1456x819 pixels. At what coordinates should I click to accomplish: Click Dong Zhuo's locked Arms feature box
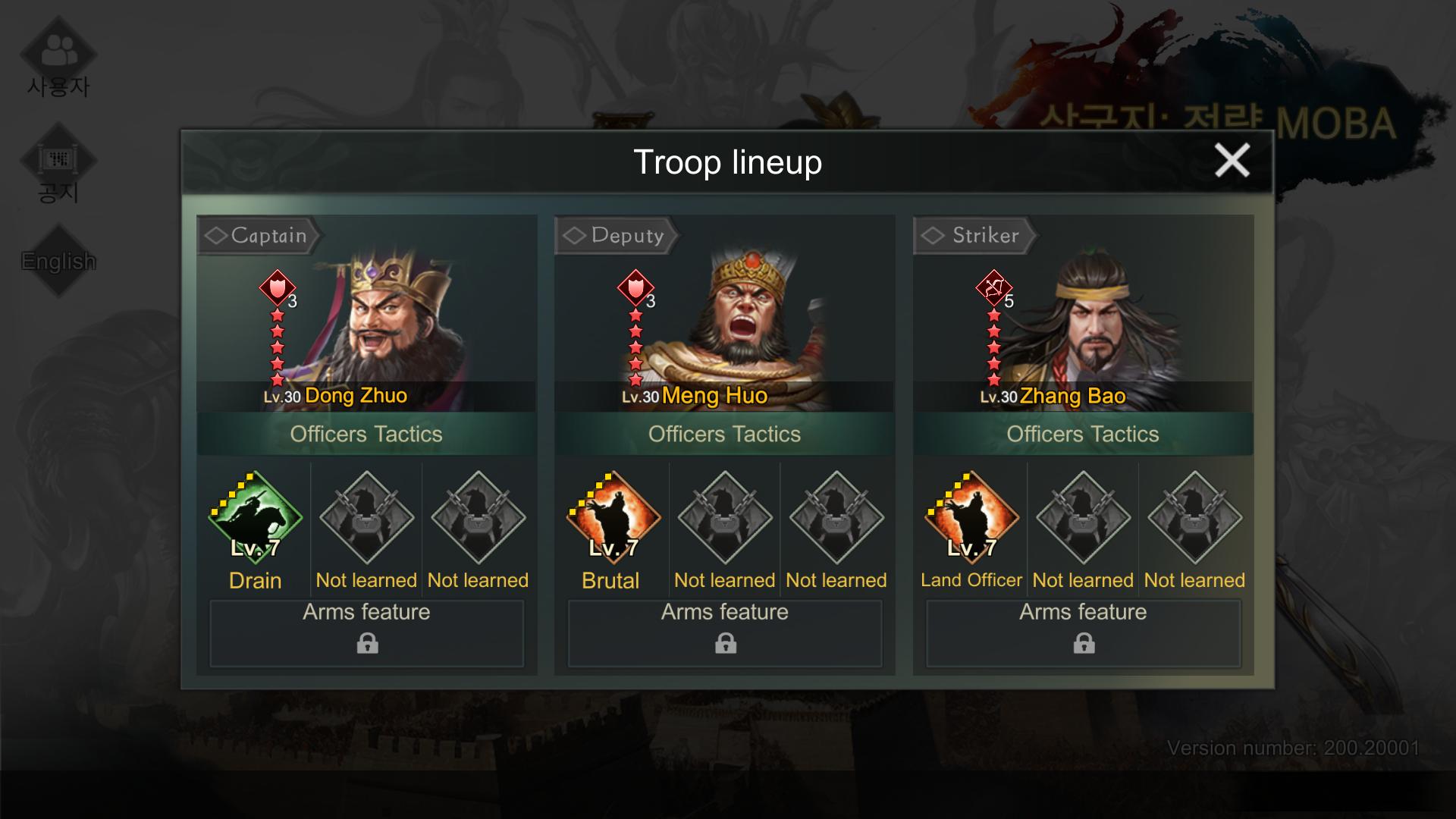[367, 633]
